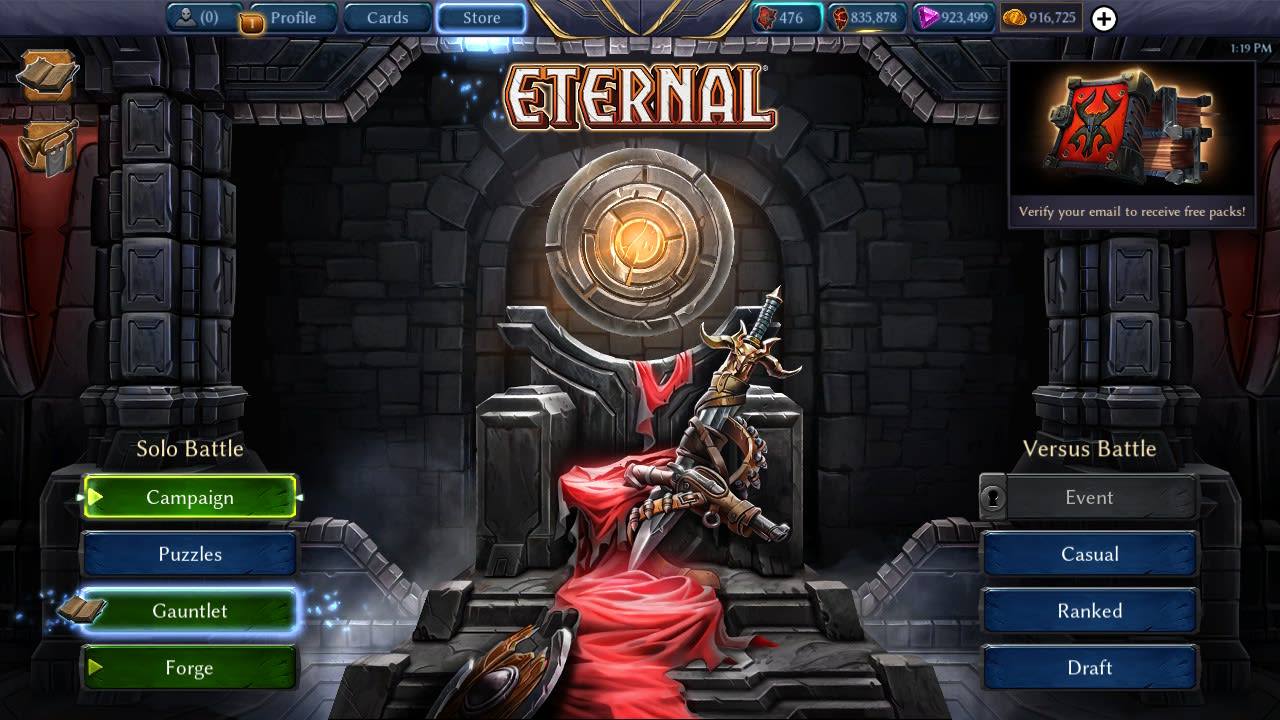Click the gold coins counter showing 916,725

(x=1041, y=17)
